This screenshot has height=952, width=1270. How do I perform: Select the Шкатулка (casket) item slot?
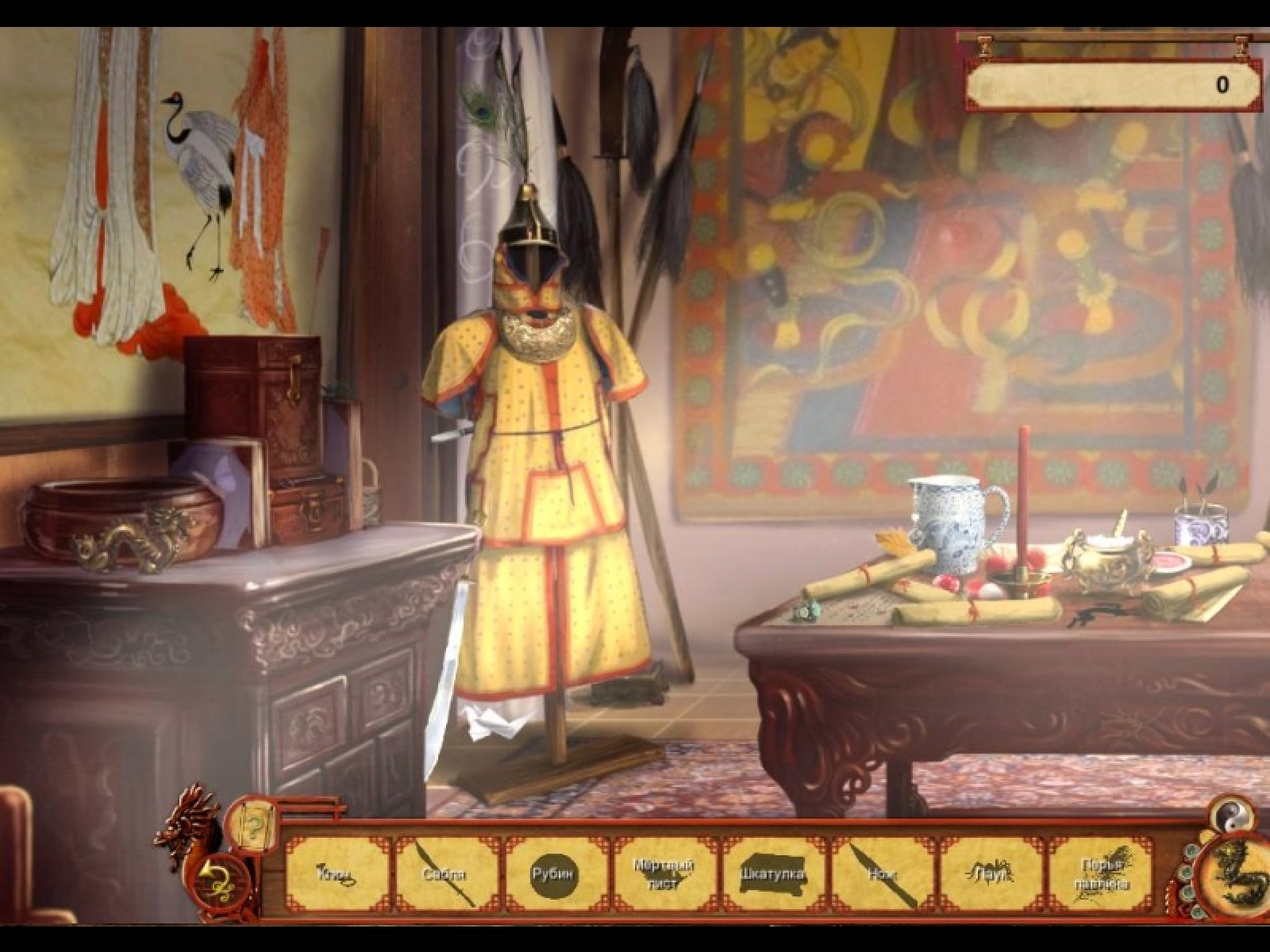774,874
